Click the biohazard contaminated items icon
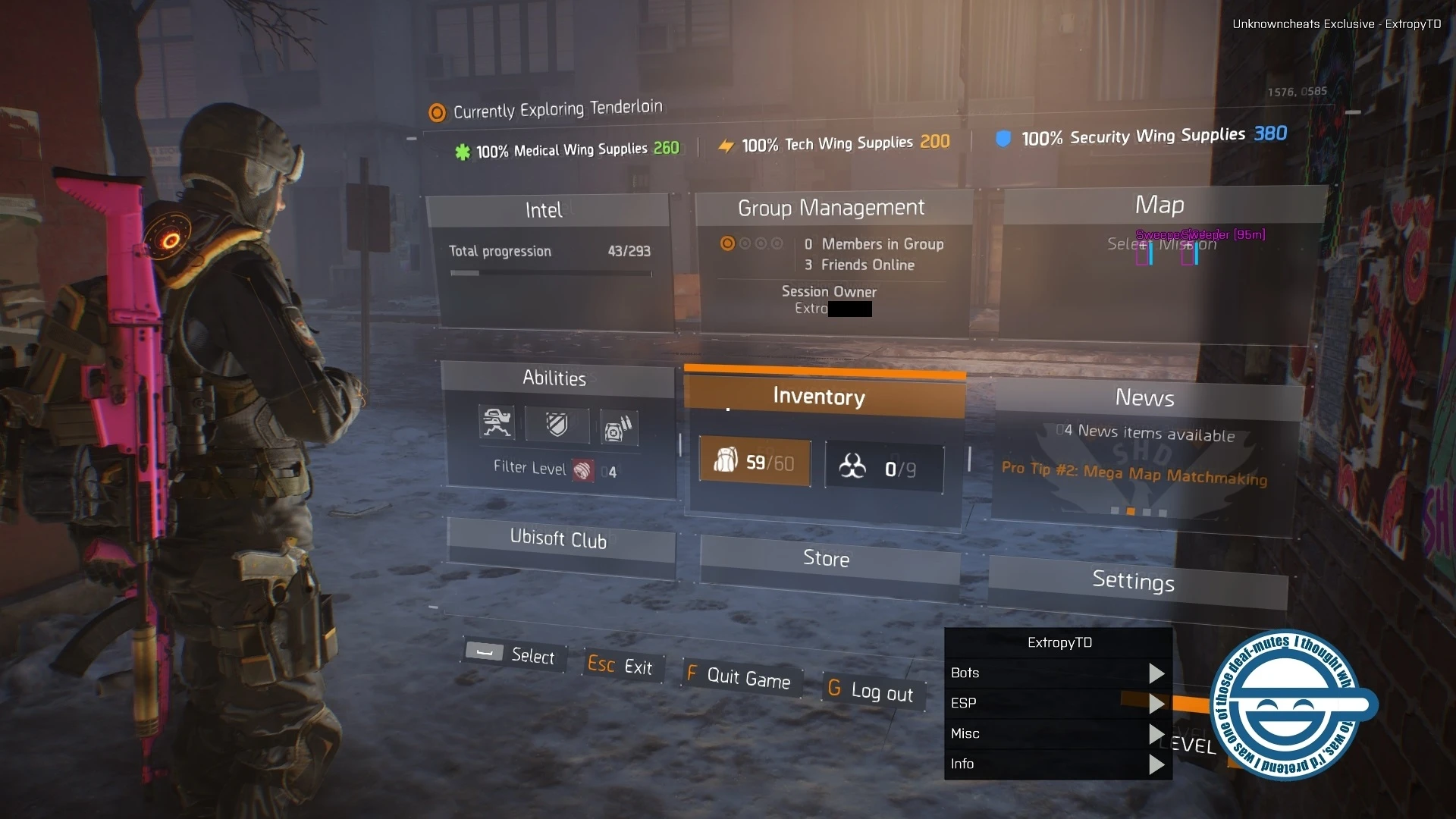Viewport: 1456px width, 819px height. tap(855, 465)
